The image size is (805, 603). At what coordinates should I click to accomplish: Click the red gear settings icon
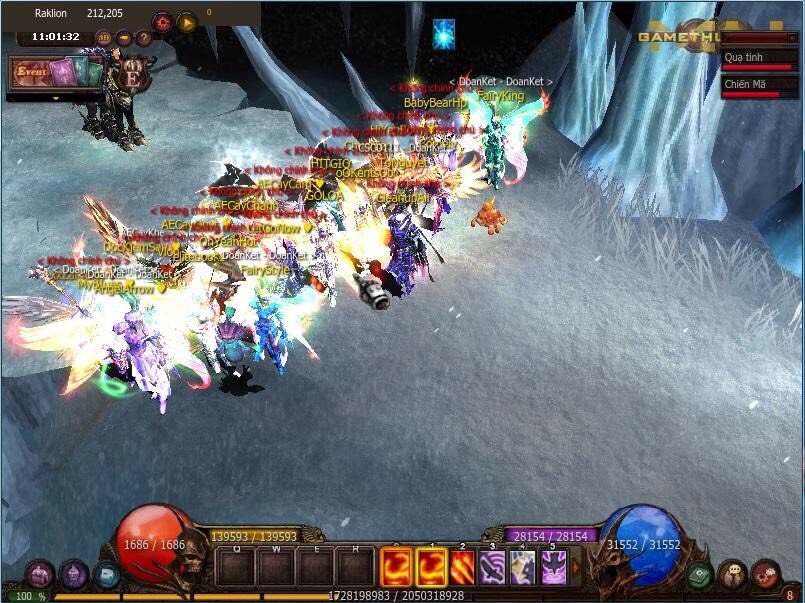[162, 21]
